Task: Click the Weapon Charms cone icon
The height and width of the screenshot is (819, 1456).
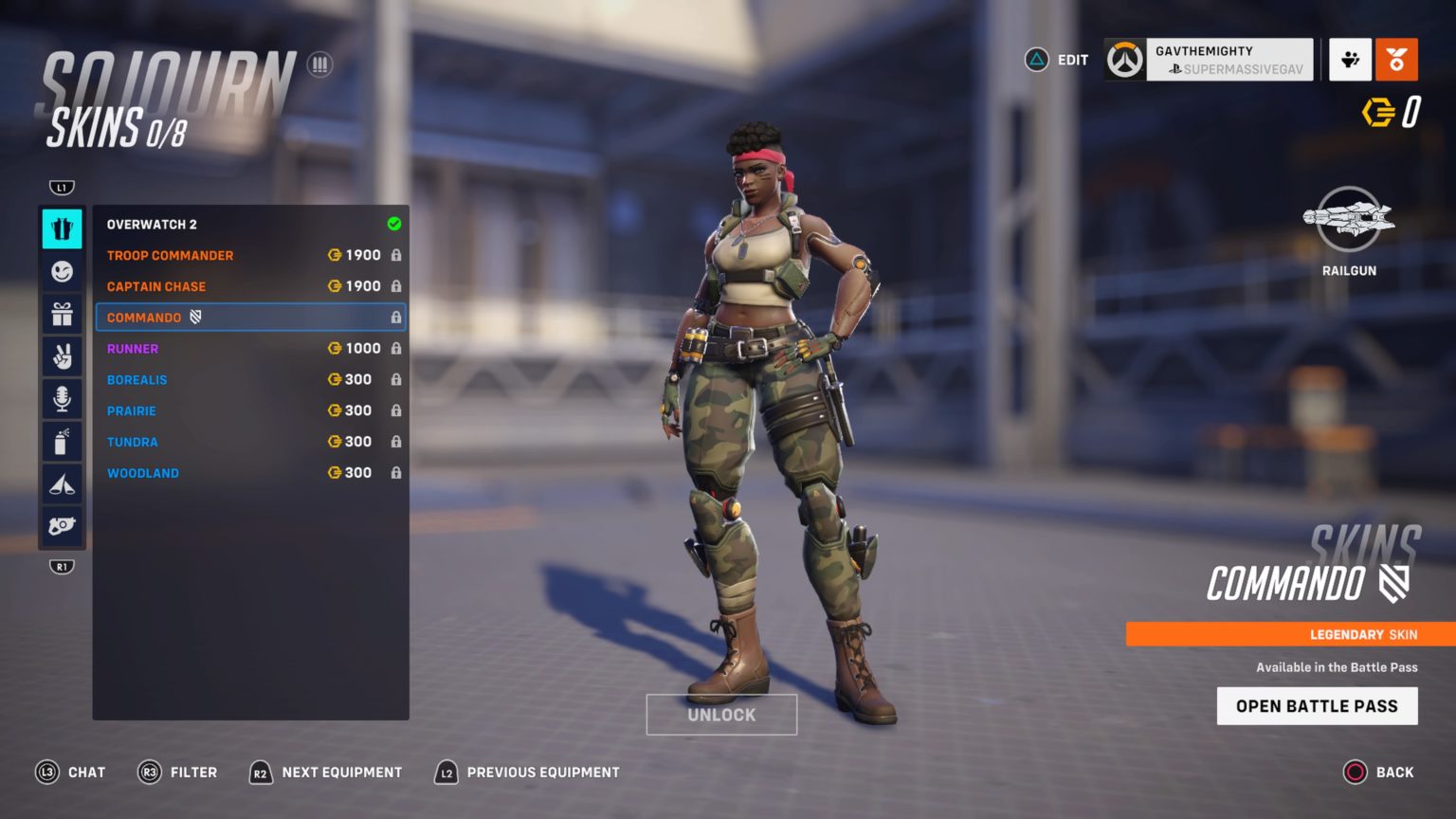Action: click(62, 483)
